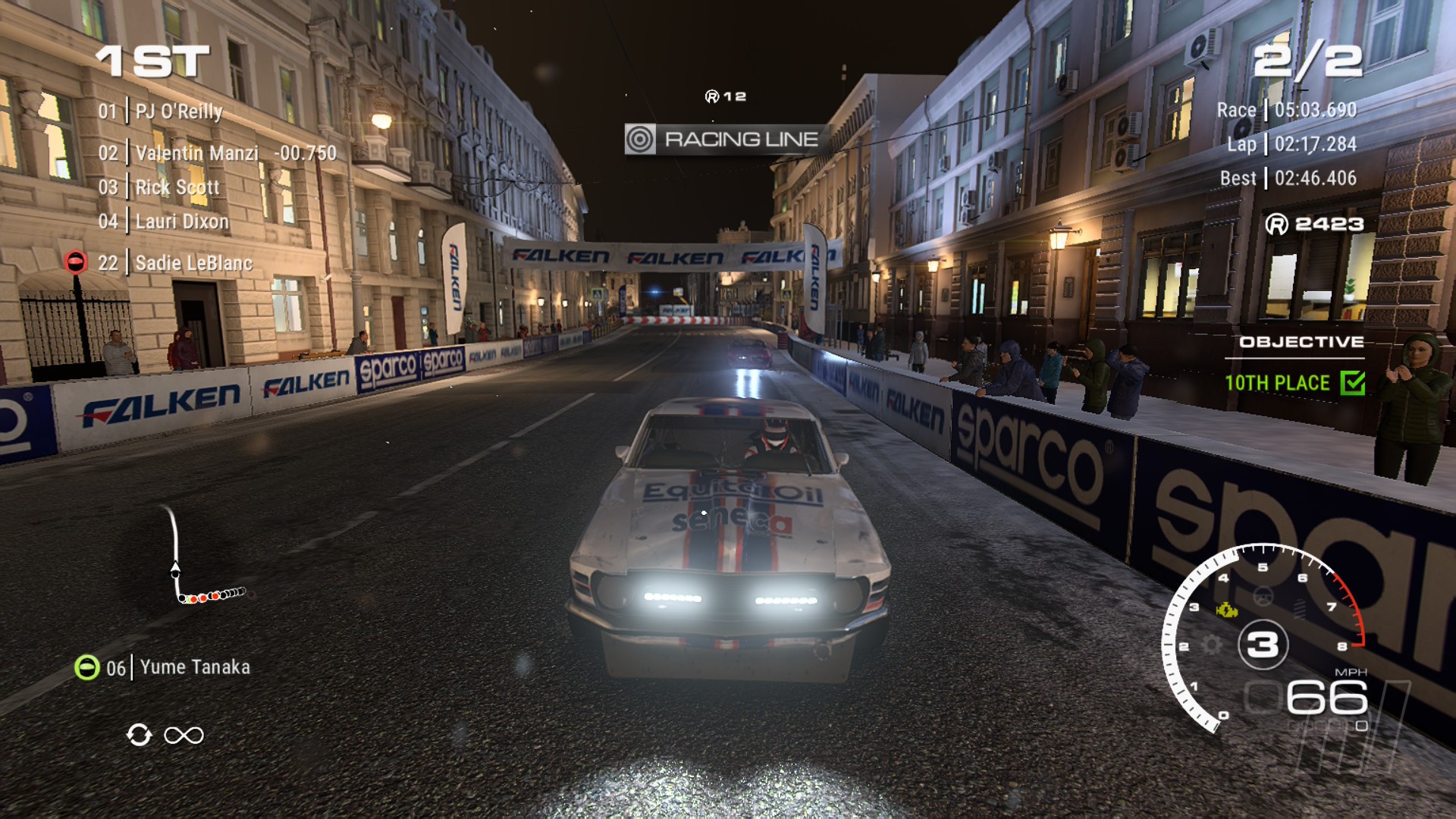Select PJ O'Reilly in the standings
The width and height of the screenshot is (1456, 819).
pos(178,112)
